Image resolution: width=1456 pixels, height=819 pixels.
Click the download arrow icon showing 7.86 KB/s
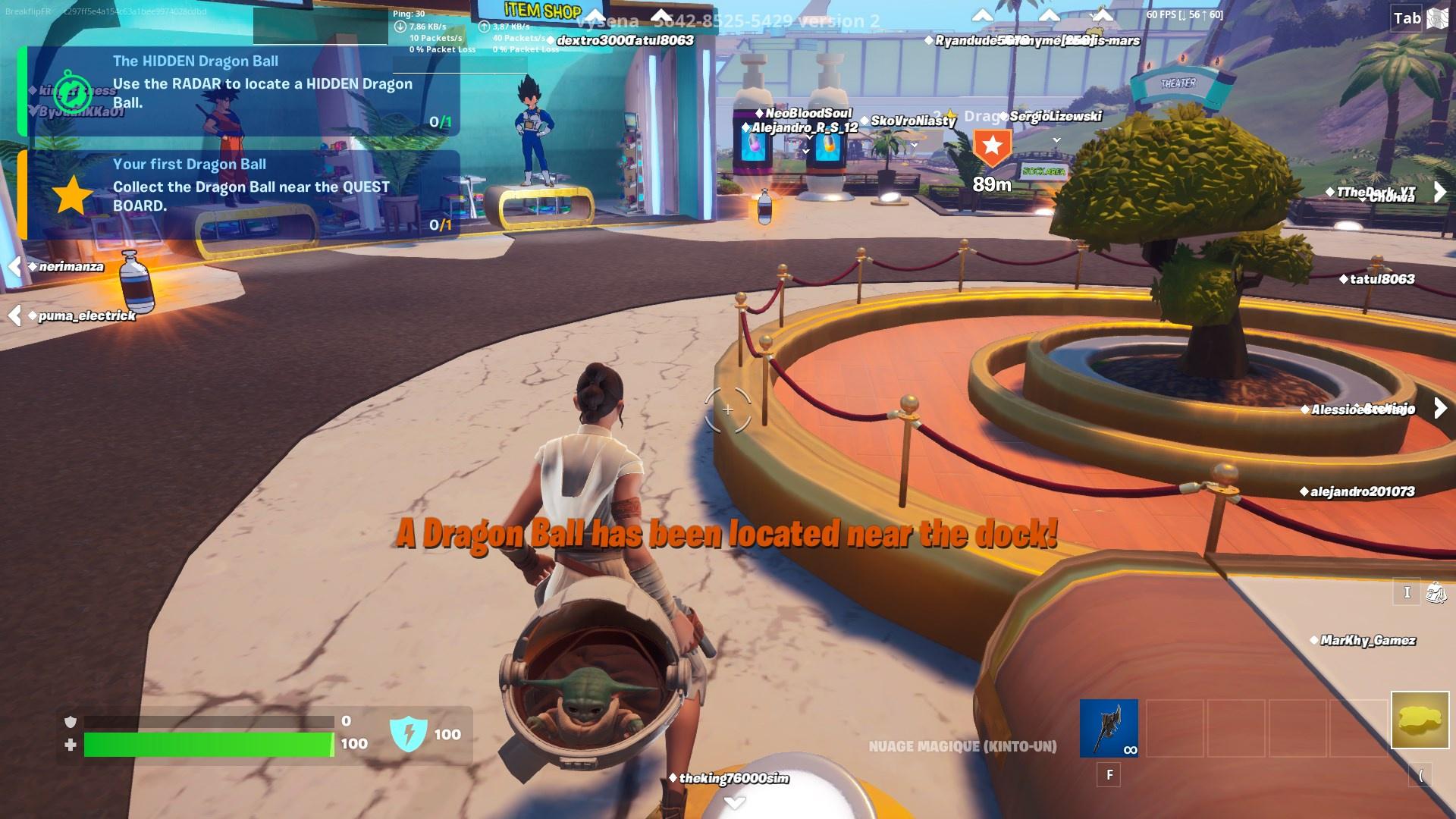pyautogui.click(x=401, y=25)
